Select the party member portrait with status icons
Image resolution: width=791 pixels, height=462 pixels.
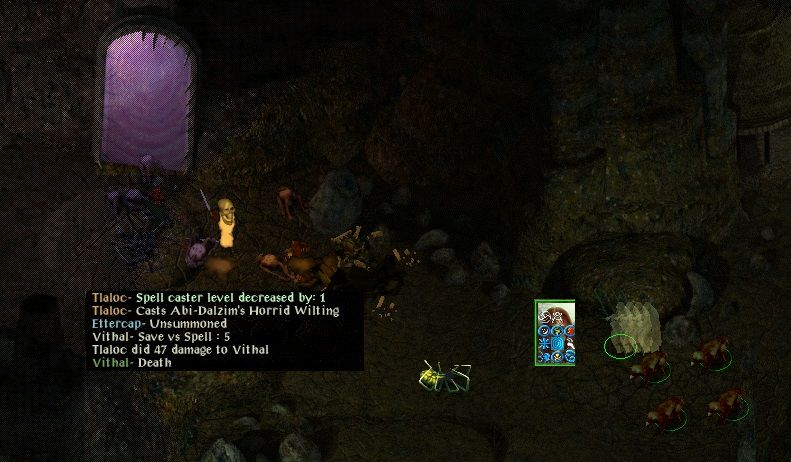pos(555,333)
